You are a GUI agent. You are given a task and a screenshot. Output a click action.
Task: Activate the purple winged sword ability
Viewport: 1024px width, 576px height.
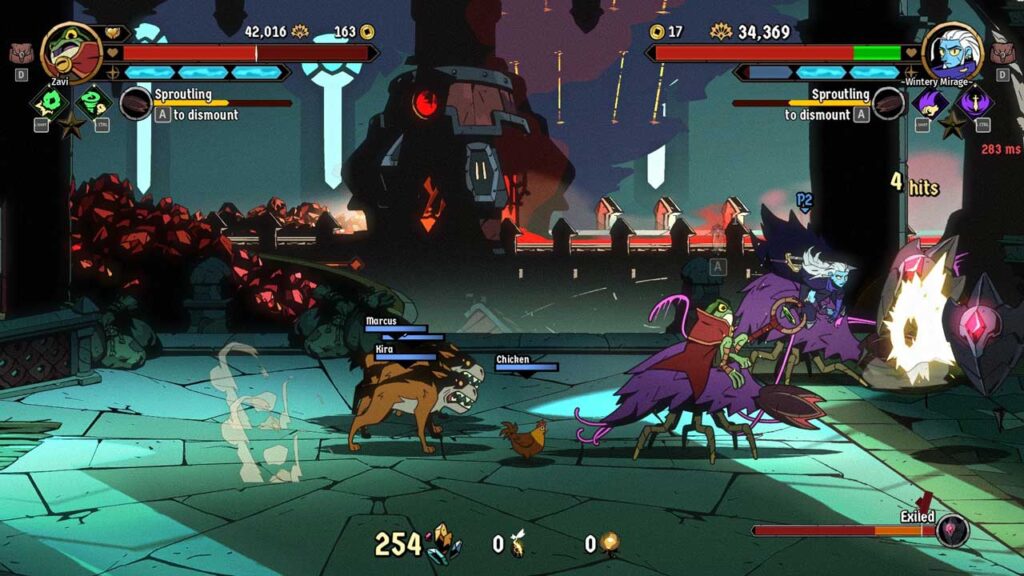(x=974, y=102)
